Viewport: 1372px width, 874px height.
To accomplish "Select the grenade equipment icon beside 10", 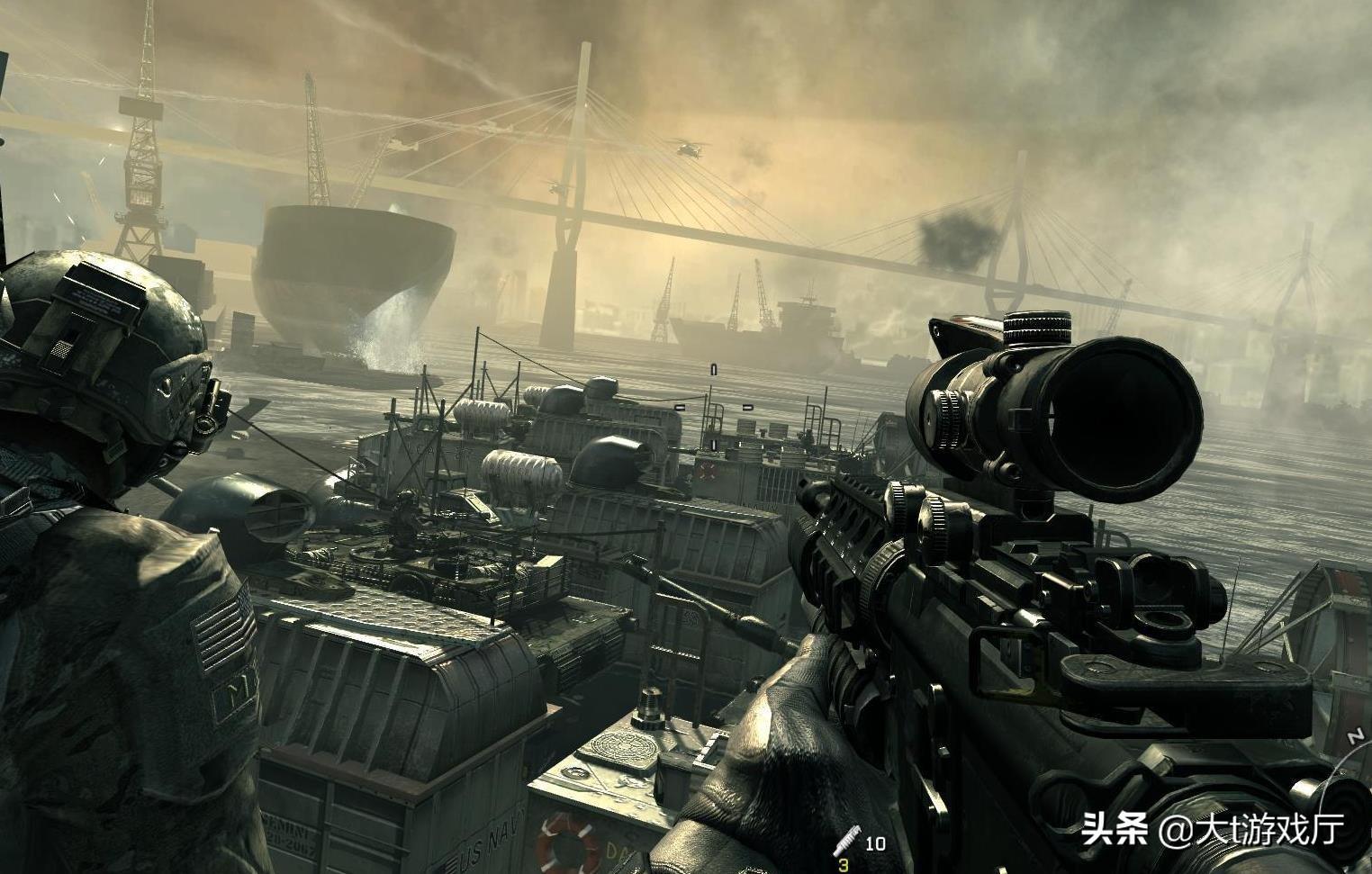I will (x=847, y=841).
